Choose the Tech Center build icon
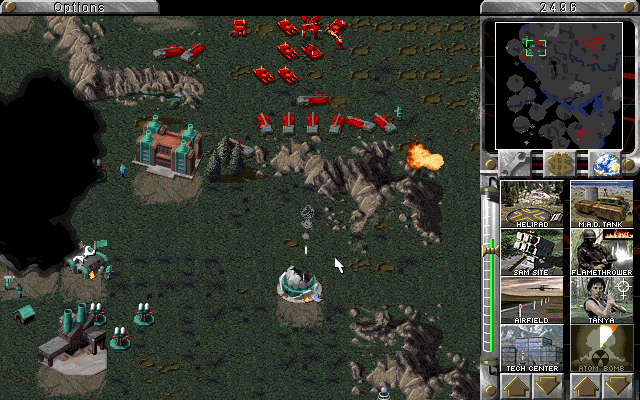Image resolution: width=640 pixels, height=400 pixels. point(532,347)
